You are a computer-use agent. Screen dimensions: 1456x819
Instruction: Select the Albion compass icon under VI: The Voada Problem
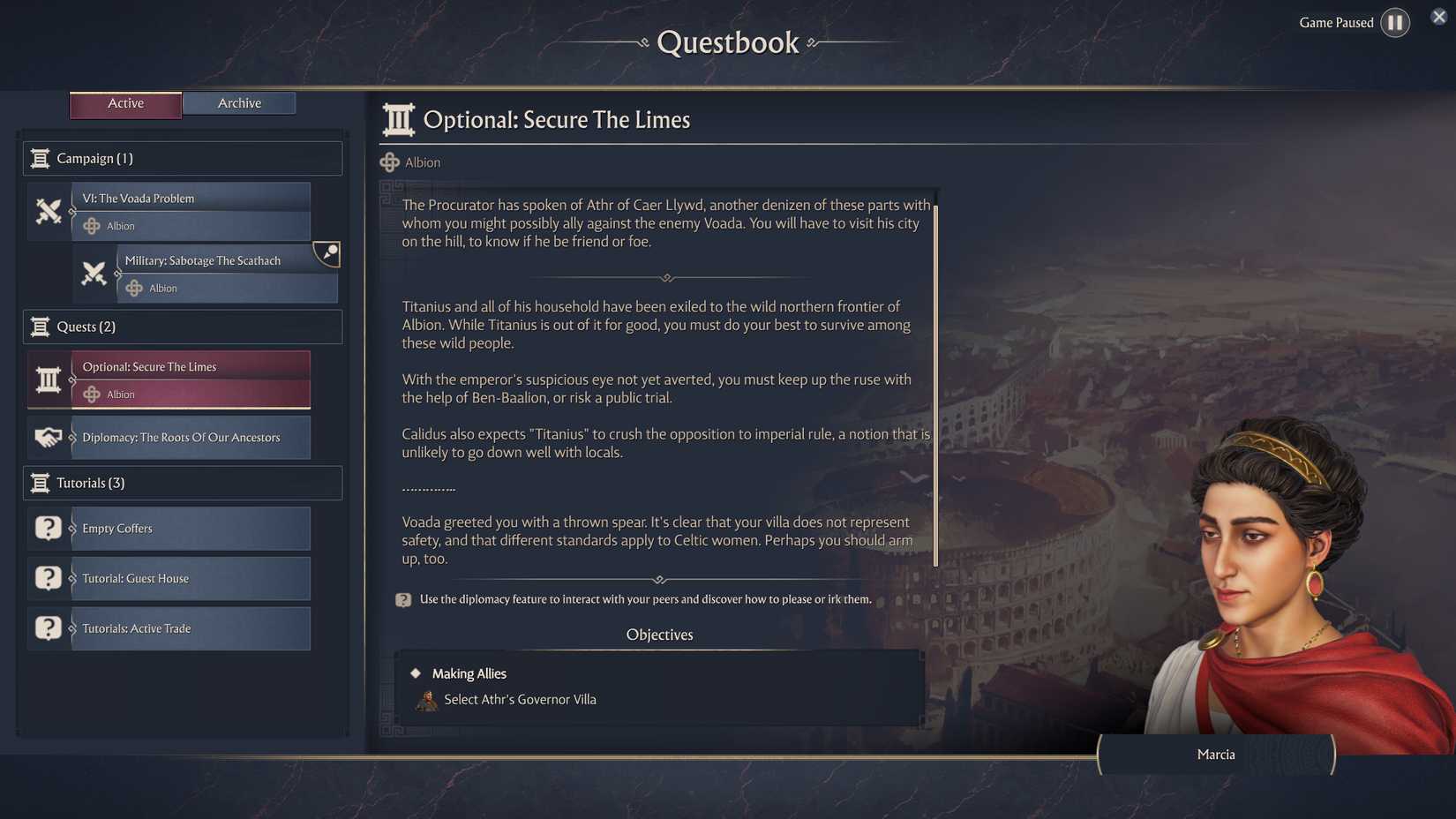pyautogui.click(x=92, y=226)
